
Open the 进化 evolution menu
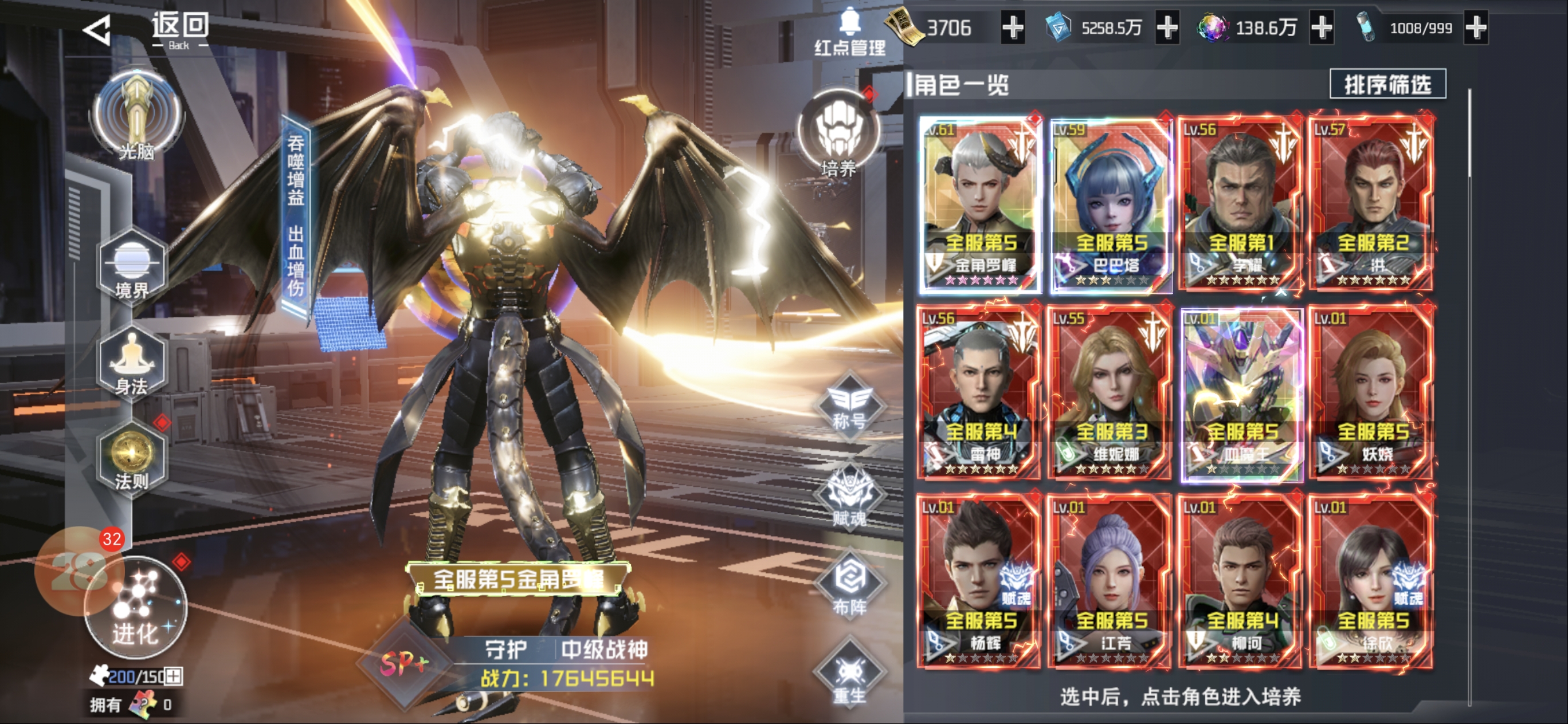click(x=136, y=608)
